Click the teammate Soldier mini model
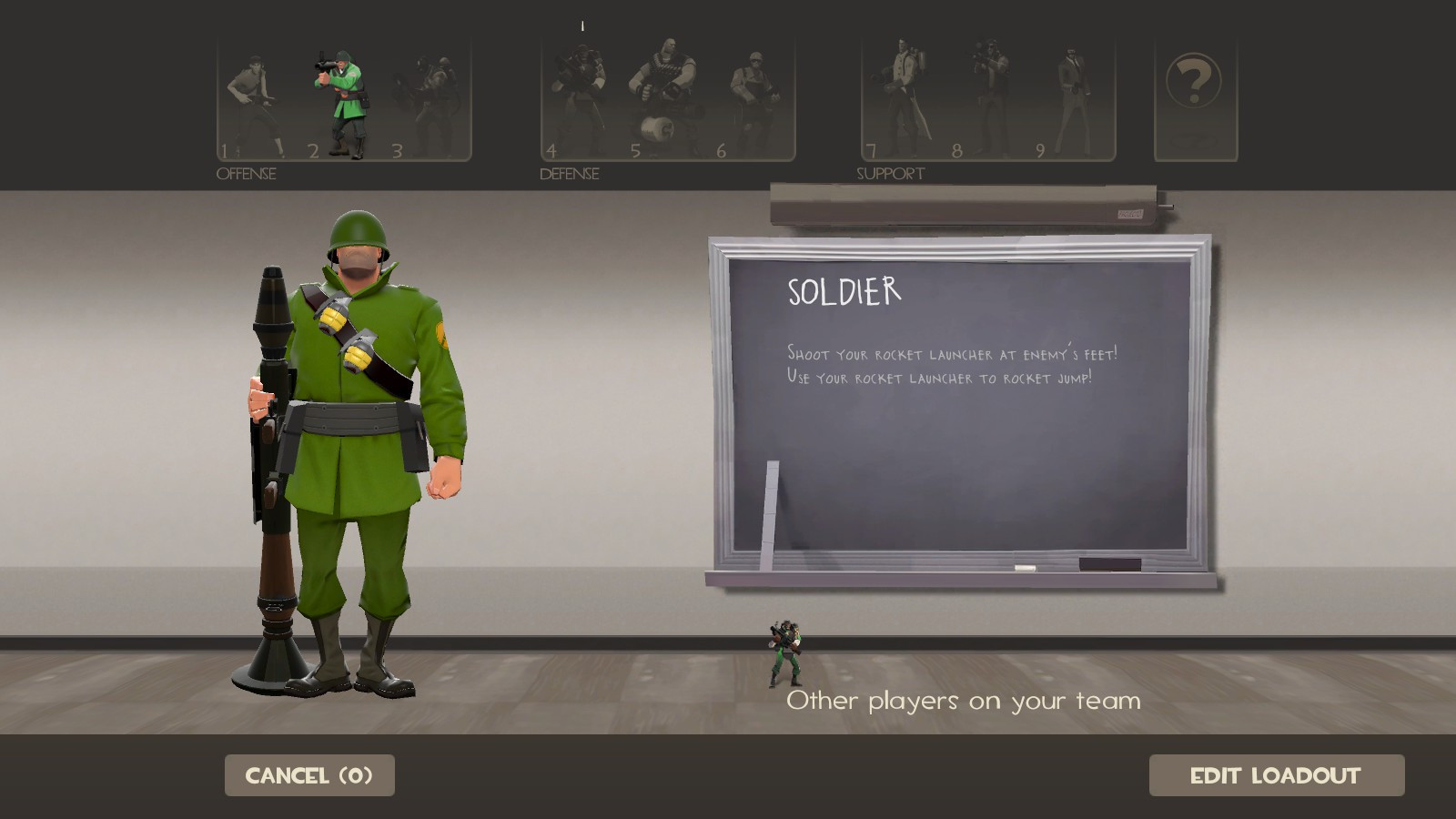 (x=787, y=651)
